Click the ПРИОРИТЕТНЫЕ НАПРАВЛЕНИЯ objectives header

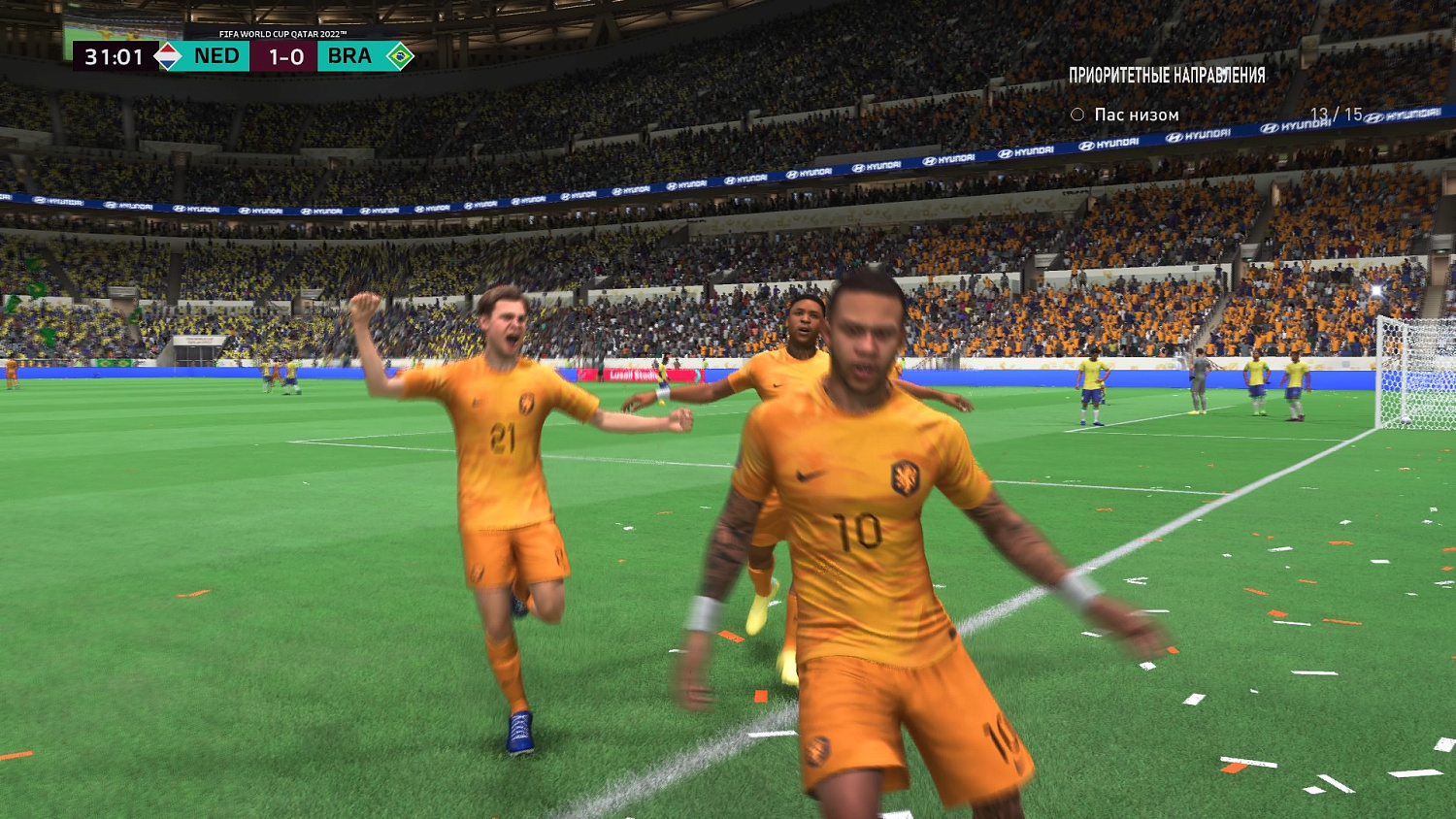1168,73
